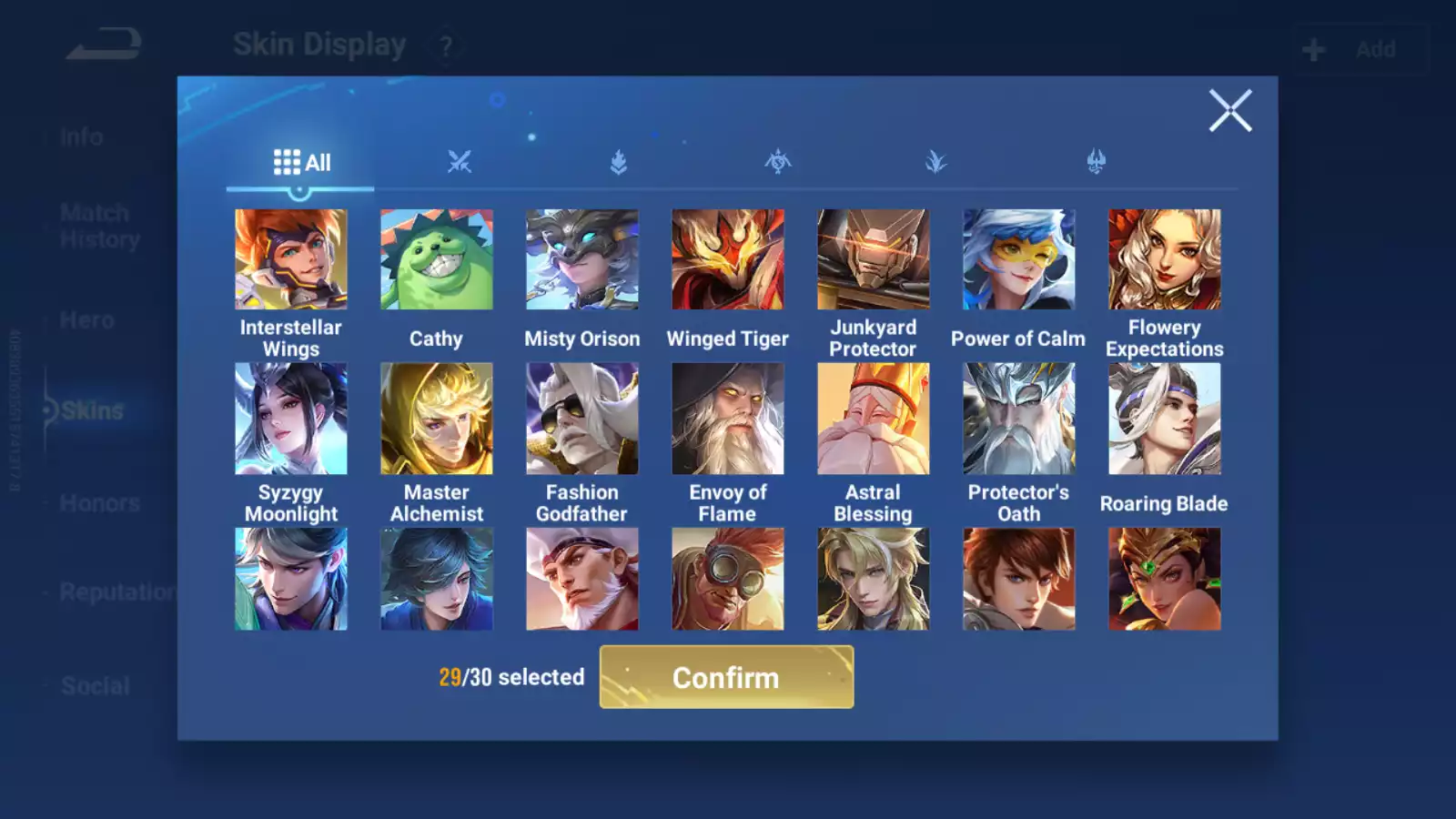Screen dimensions: 1456x819
Task: Confirm the skin selection
Action: (x=726, y=677)
